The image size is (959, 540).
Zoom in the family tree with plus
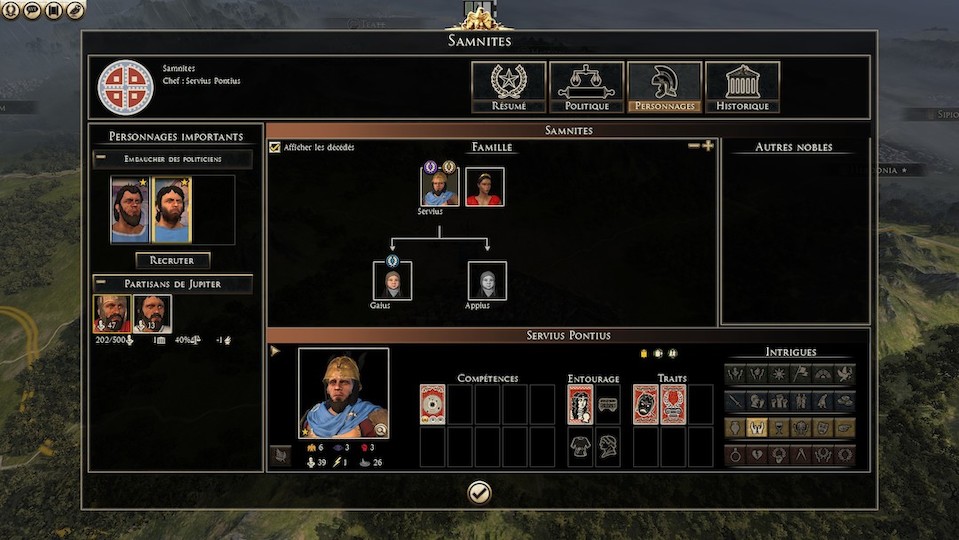coord(708,146)
